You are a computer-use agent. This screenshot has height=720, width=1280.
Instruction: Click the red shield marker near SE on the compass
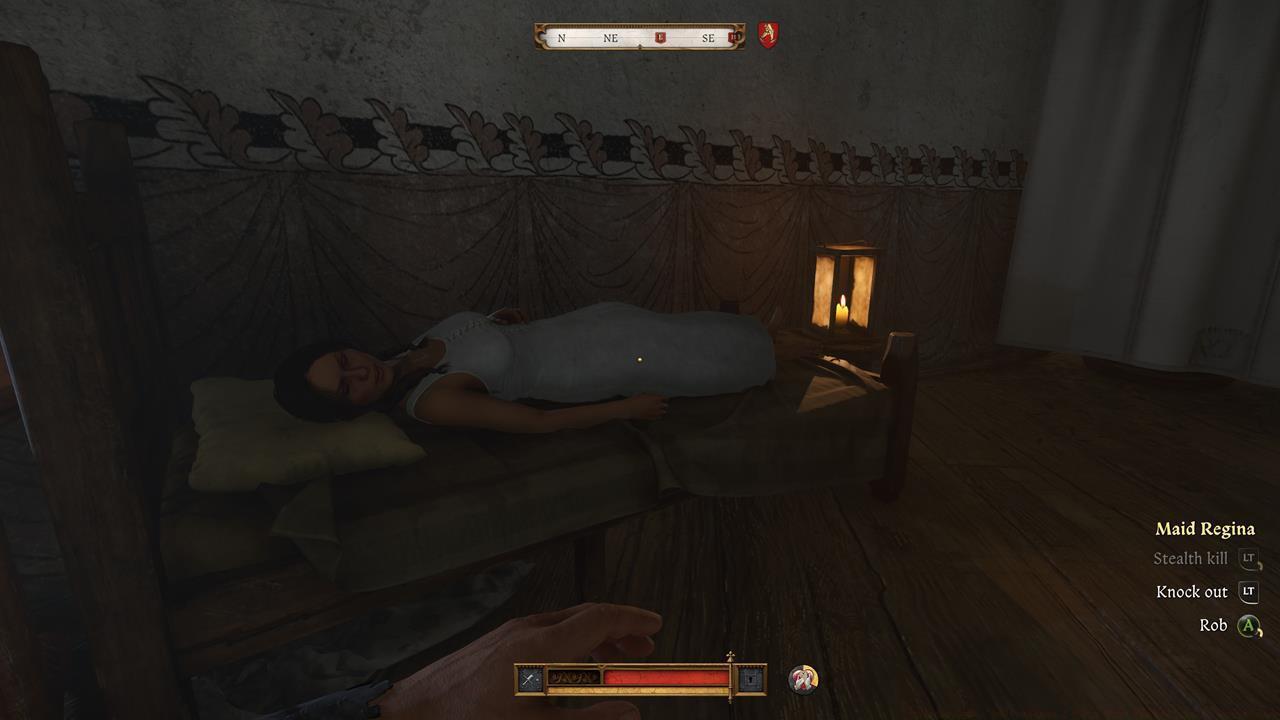(x=733, y=38)
